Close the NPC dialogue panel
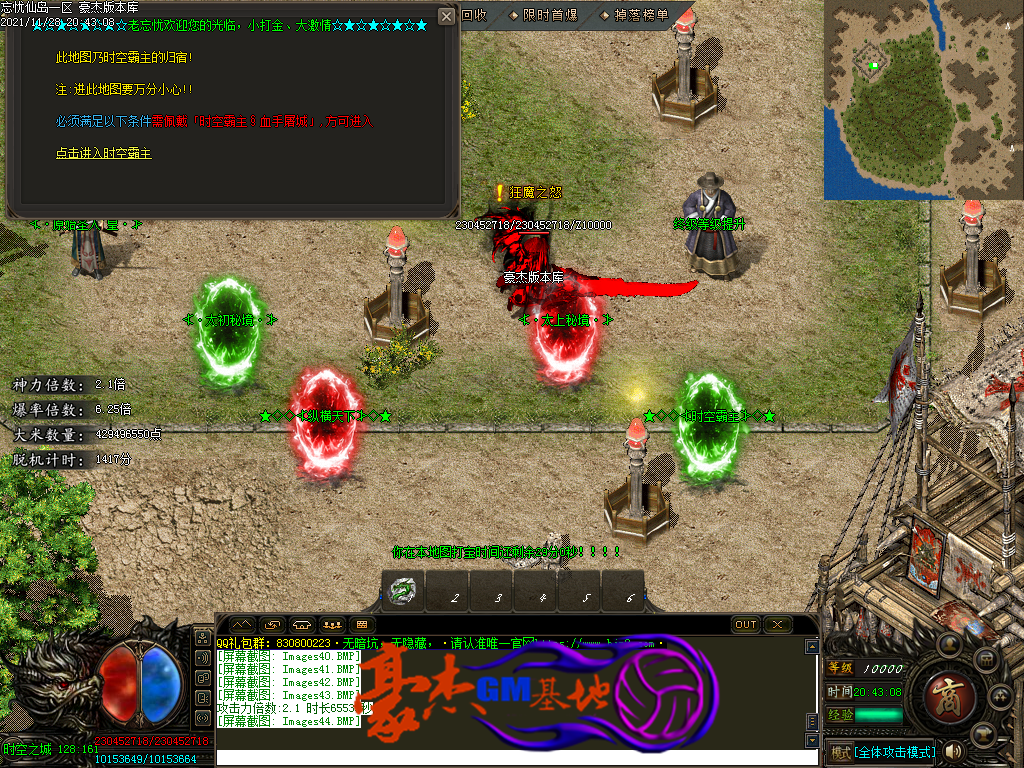This screenshot has width=1024, height=768. 447,16
